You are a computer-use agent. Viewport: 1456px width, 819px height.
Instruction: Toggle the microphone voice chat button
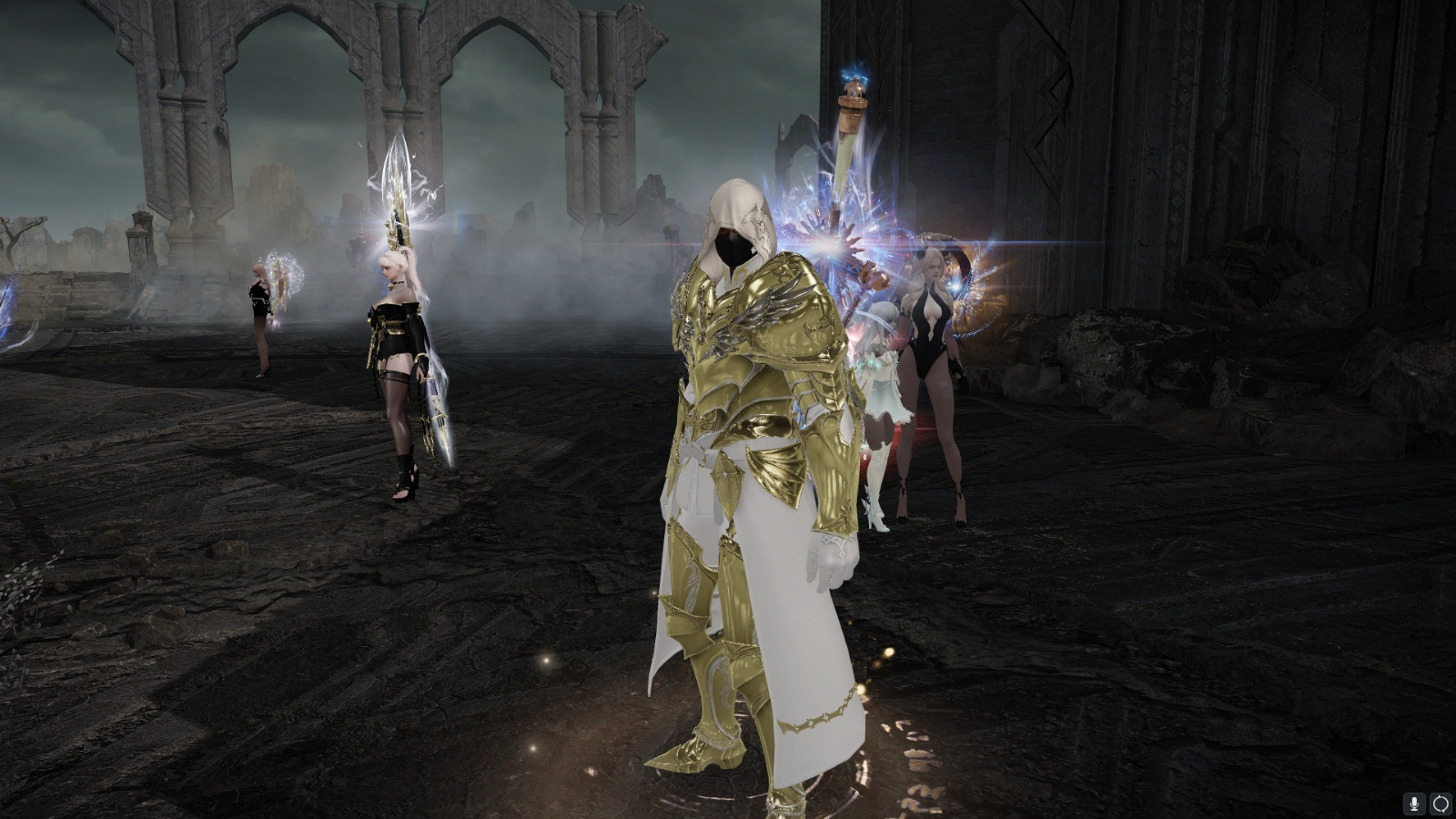click(x=1414, y=804)
